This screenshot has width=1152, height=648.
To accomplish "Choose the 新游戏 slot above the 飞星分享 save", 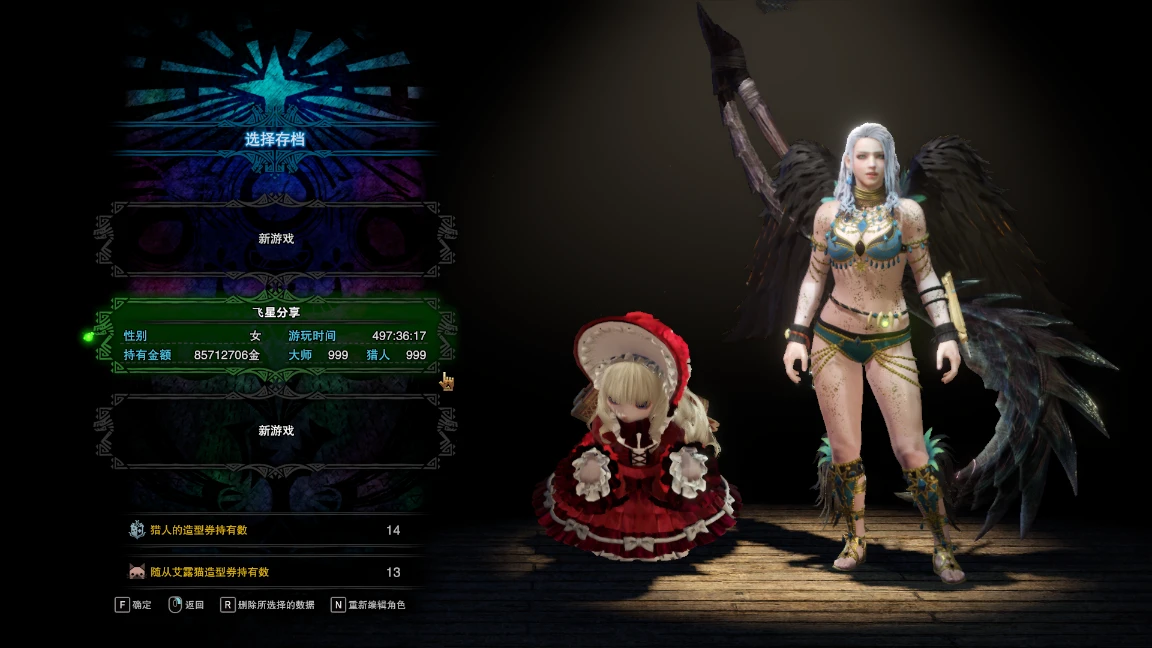I will tap(275, 239).
